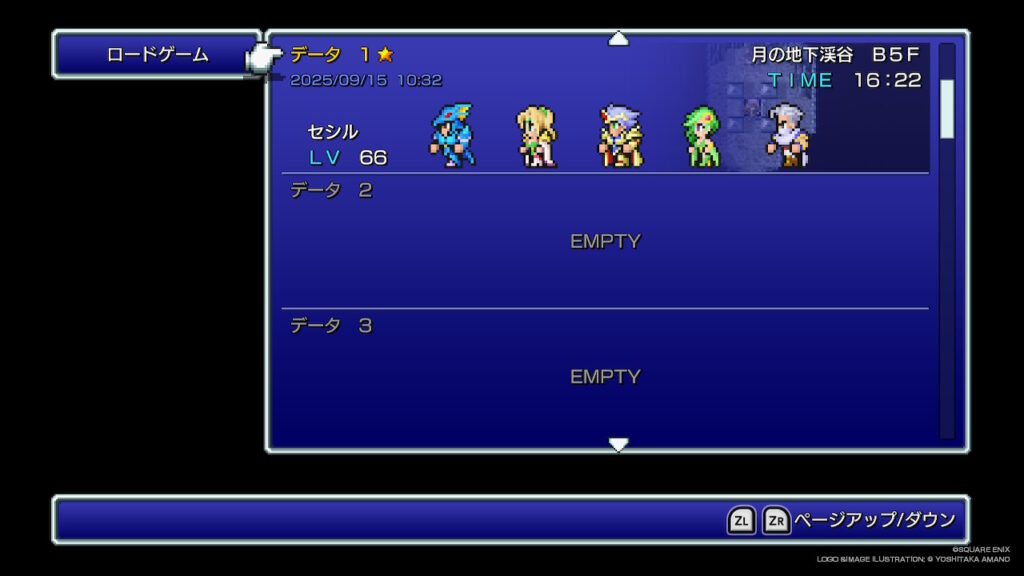Viewport: 1024px width, 576px height.
Task: Click the down arrow below the save list
Action: (619, 444)
